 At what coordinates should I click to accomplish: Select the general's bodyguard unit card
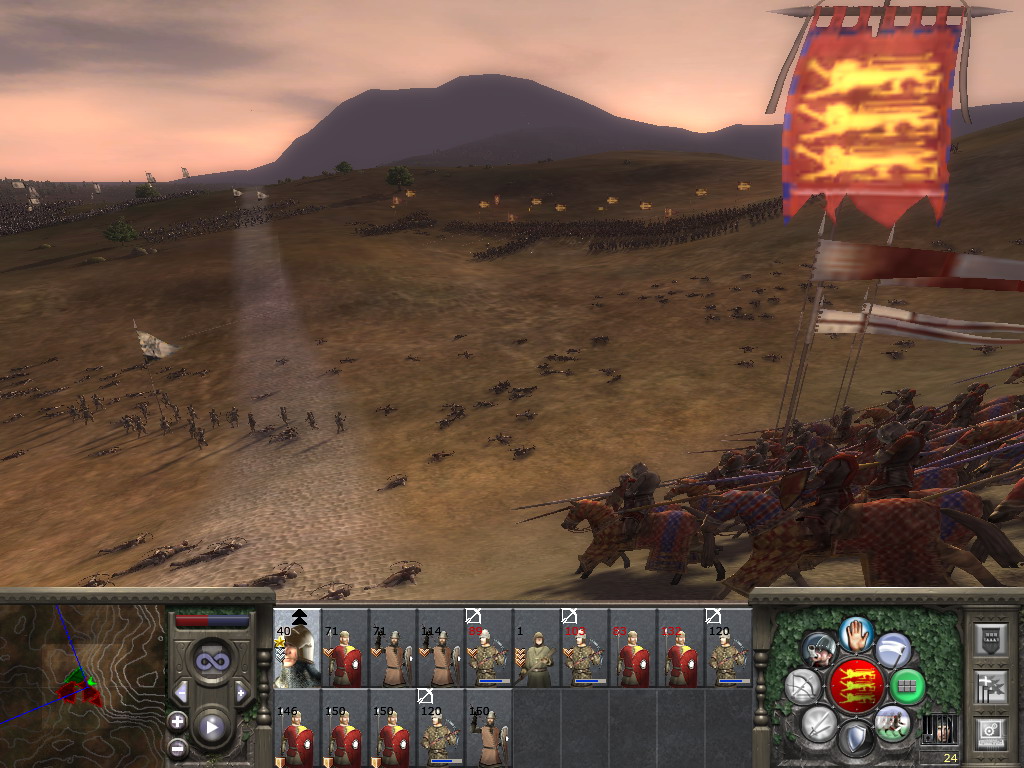pyautogui.click(x=298, y=648)
